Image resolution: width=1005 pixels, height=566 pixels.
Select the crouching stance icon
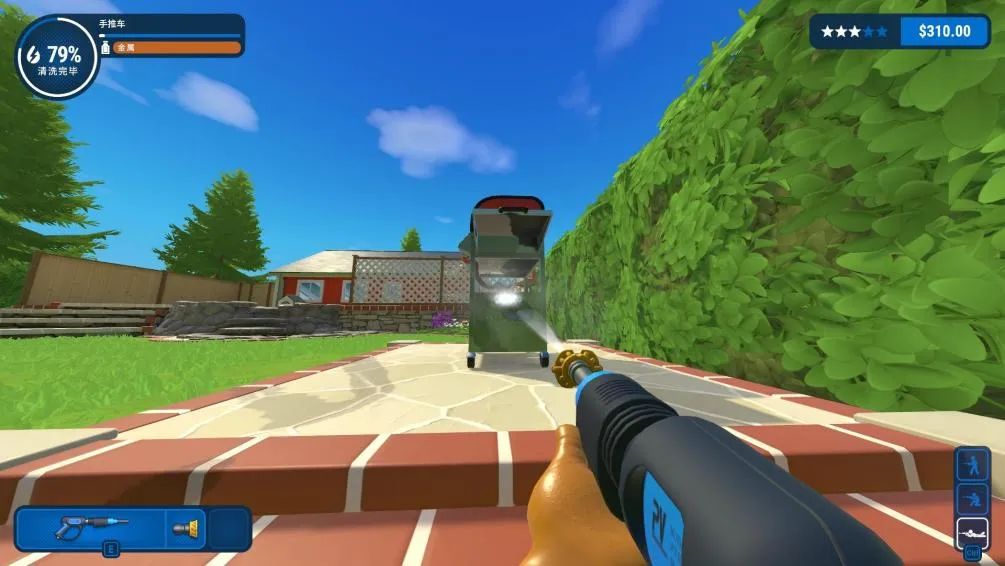point(972,499)
